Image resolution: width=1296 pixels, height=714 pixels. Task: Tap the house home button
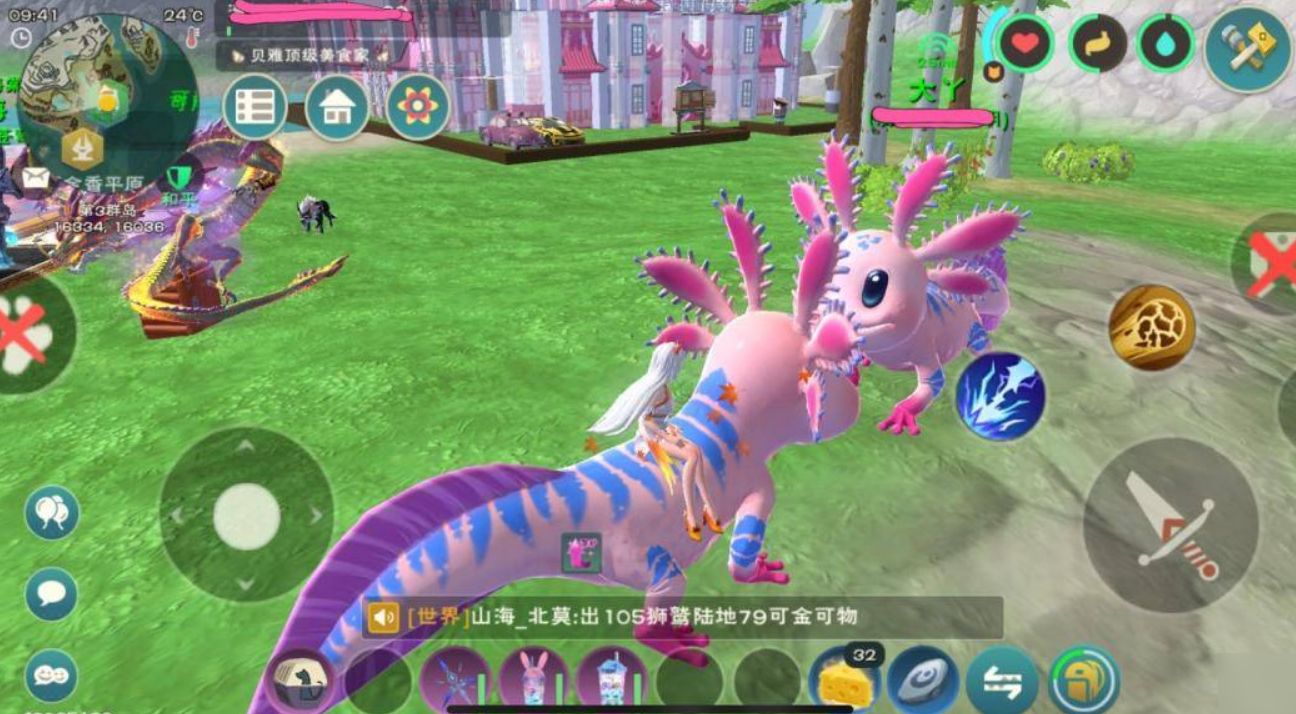pos(337,108)
